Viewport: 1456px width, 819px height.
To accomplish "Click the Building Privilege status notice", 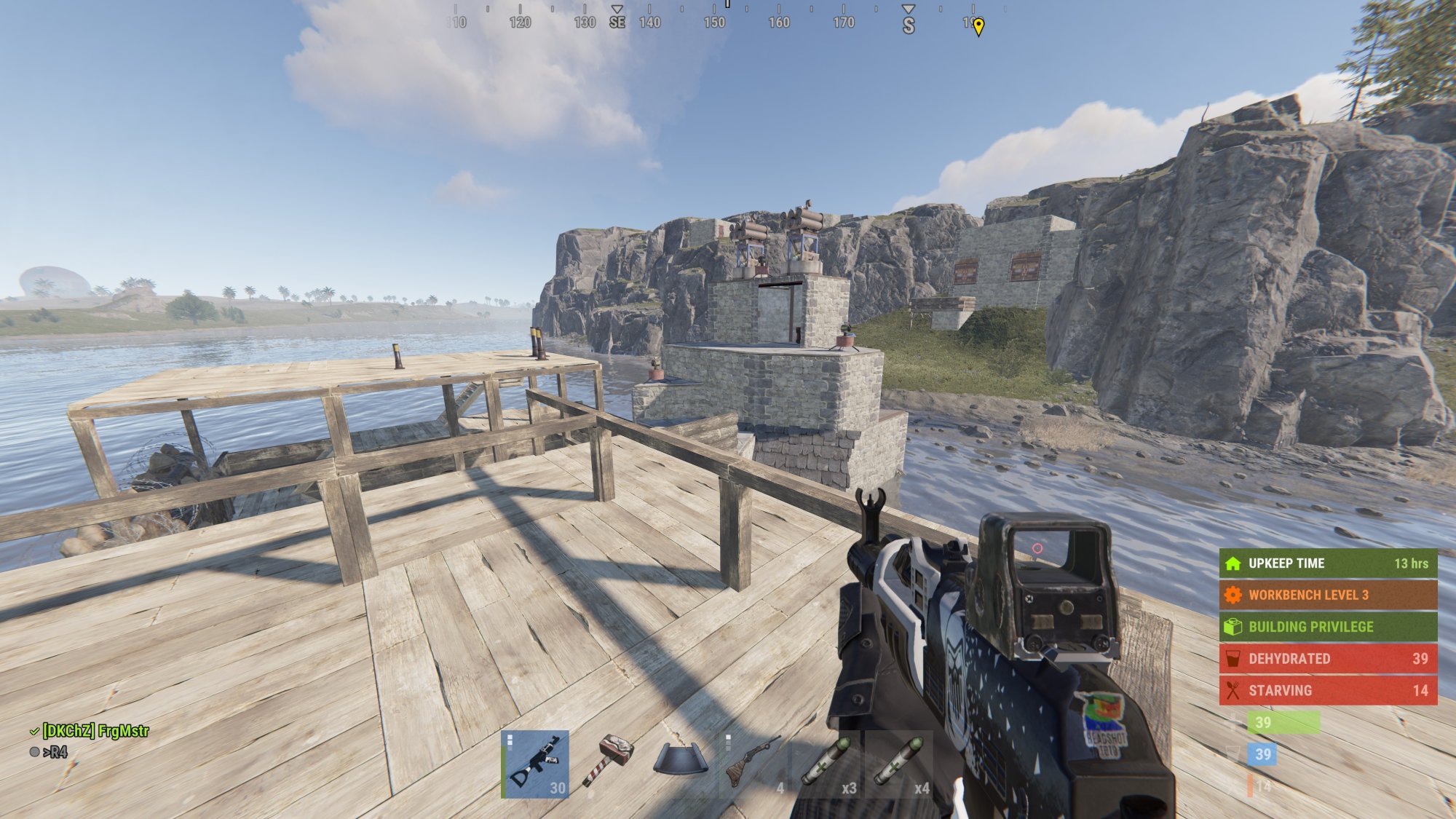I will [x=1328, y=627].
